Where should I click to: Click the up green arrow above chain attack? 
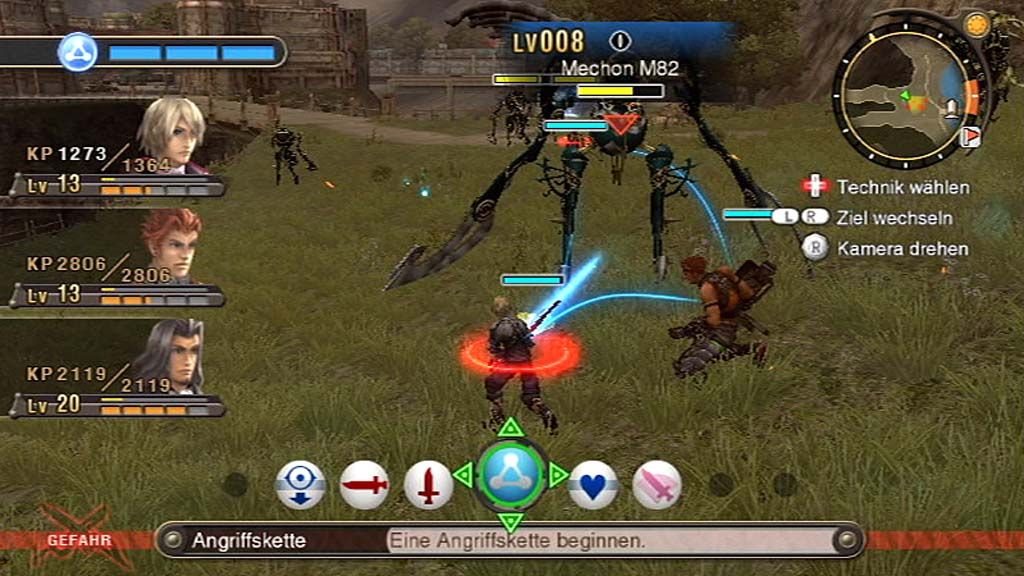[511, 428]
